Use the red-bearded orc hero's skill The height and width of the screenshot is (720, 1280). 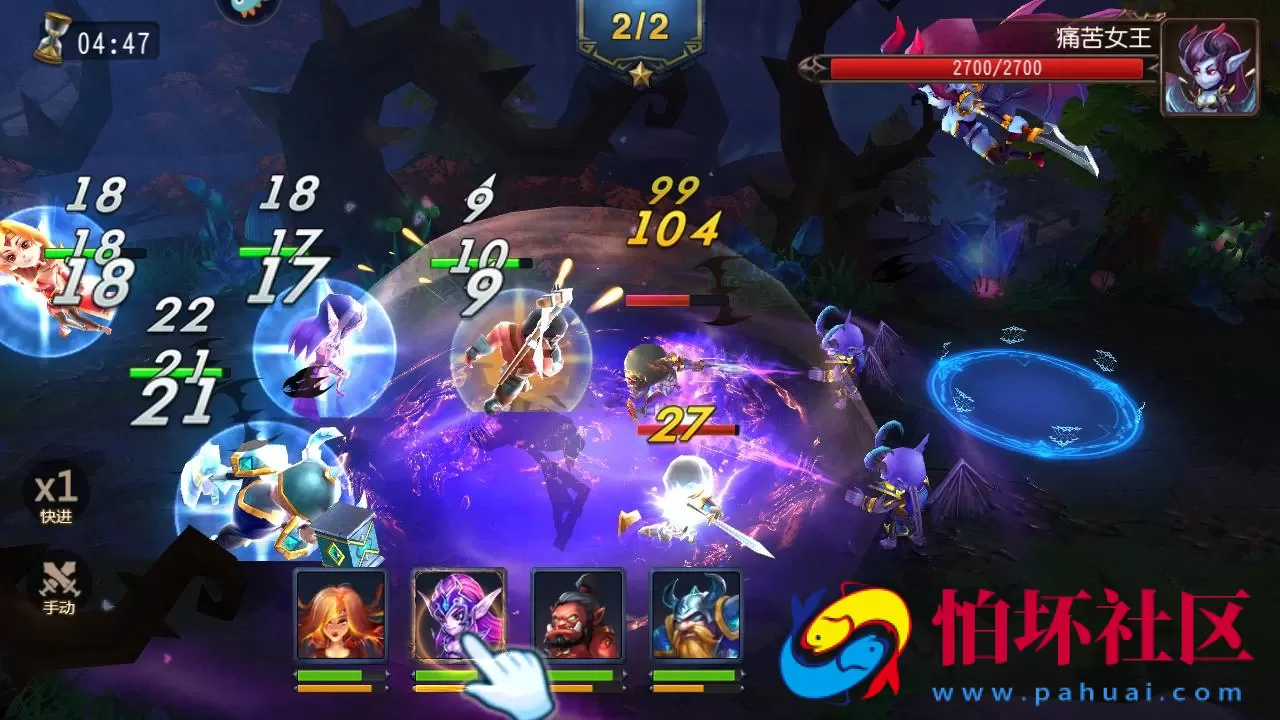pos(577,614)
